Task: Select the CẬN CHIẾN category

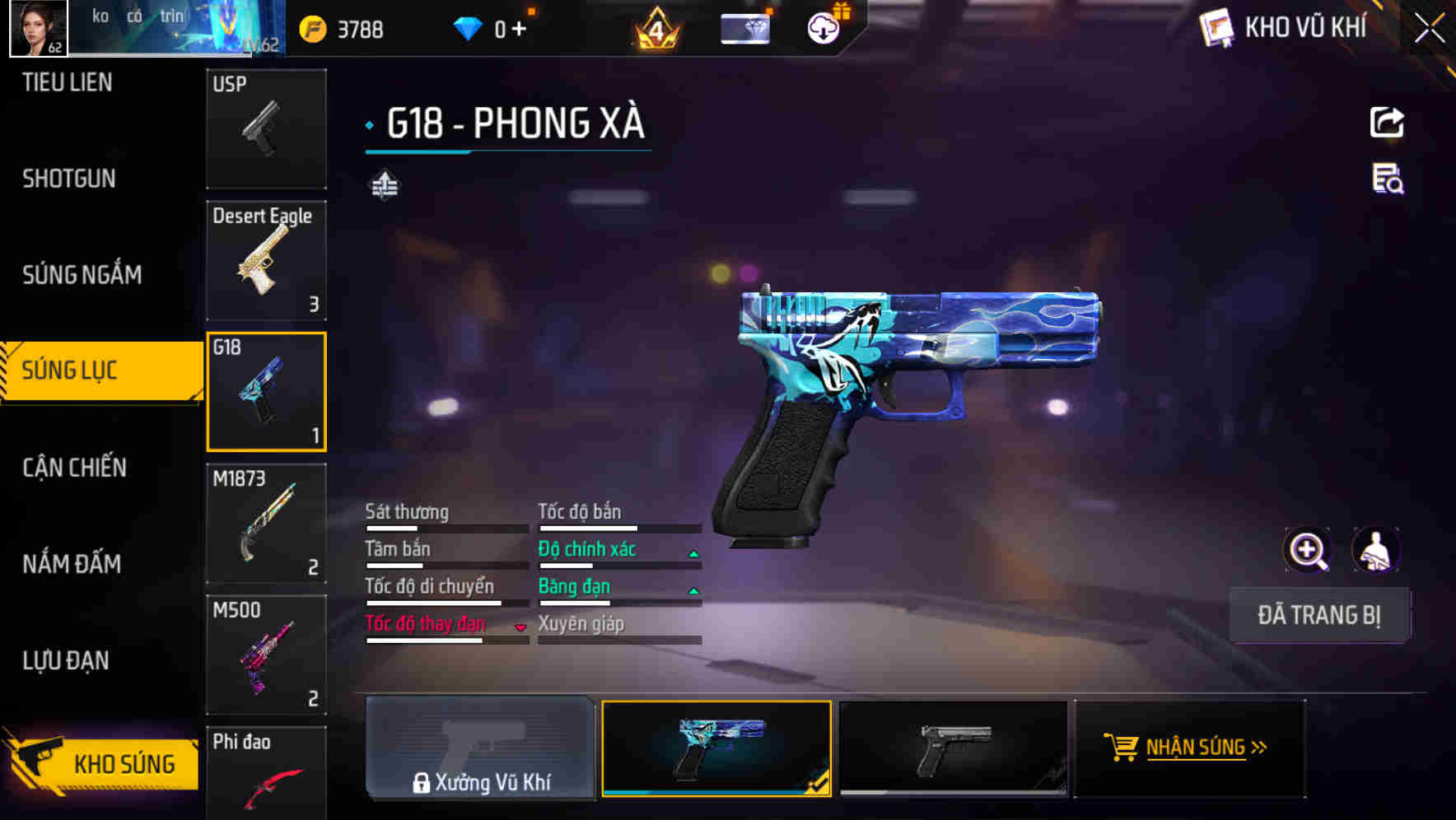Action: 72,467
